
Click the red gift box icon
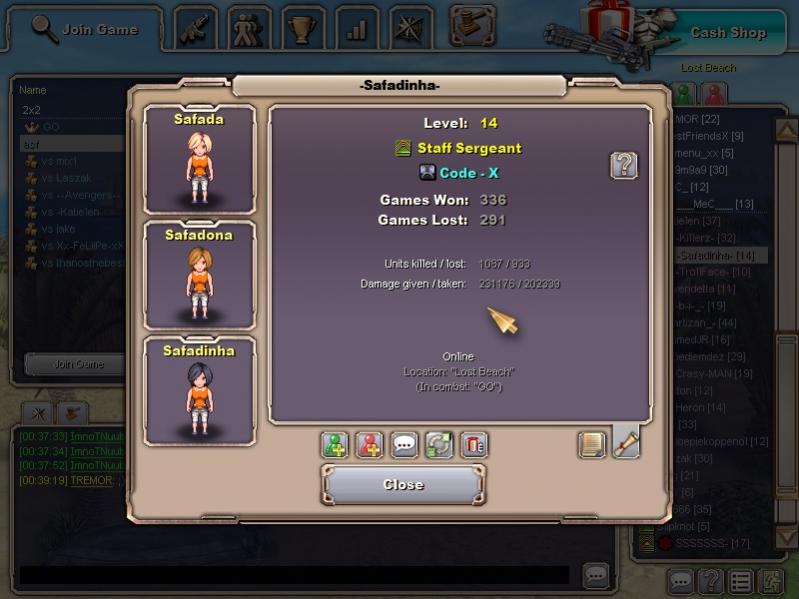[x=474, y=444]
